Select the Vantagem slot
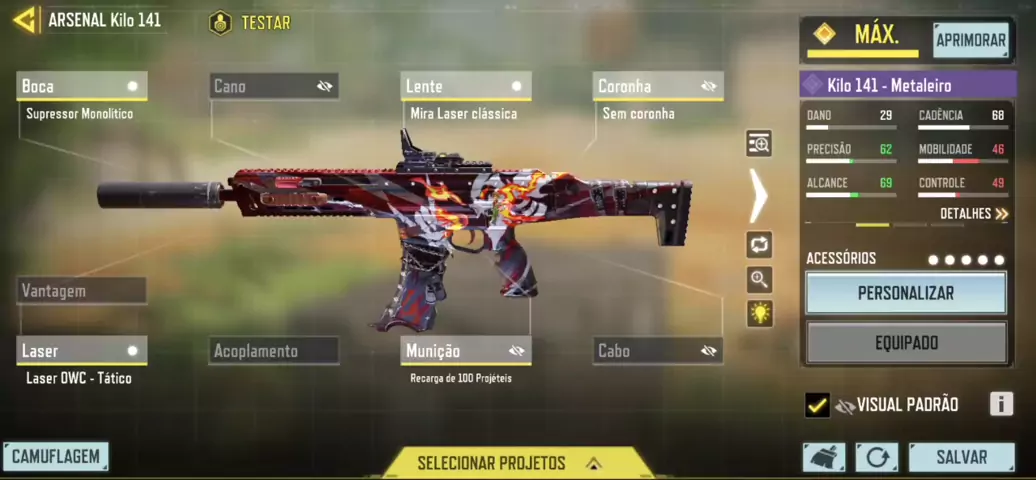Image resolution: width=1036 pixels, height=480 pixels. pyautogui.click(x=82, y=291)
